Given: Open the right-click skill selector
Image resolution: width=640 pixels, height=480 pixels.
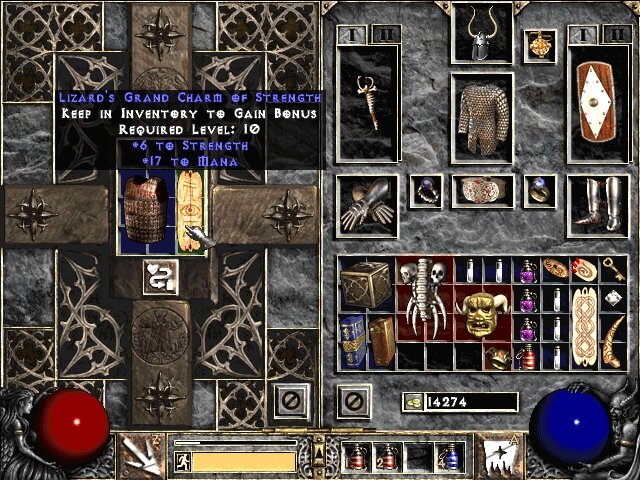Looking at the screenshot, I should (499, 455).
